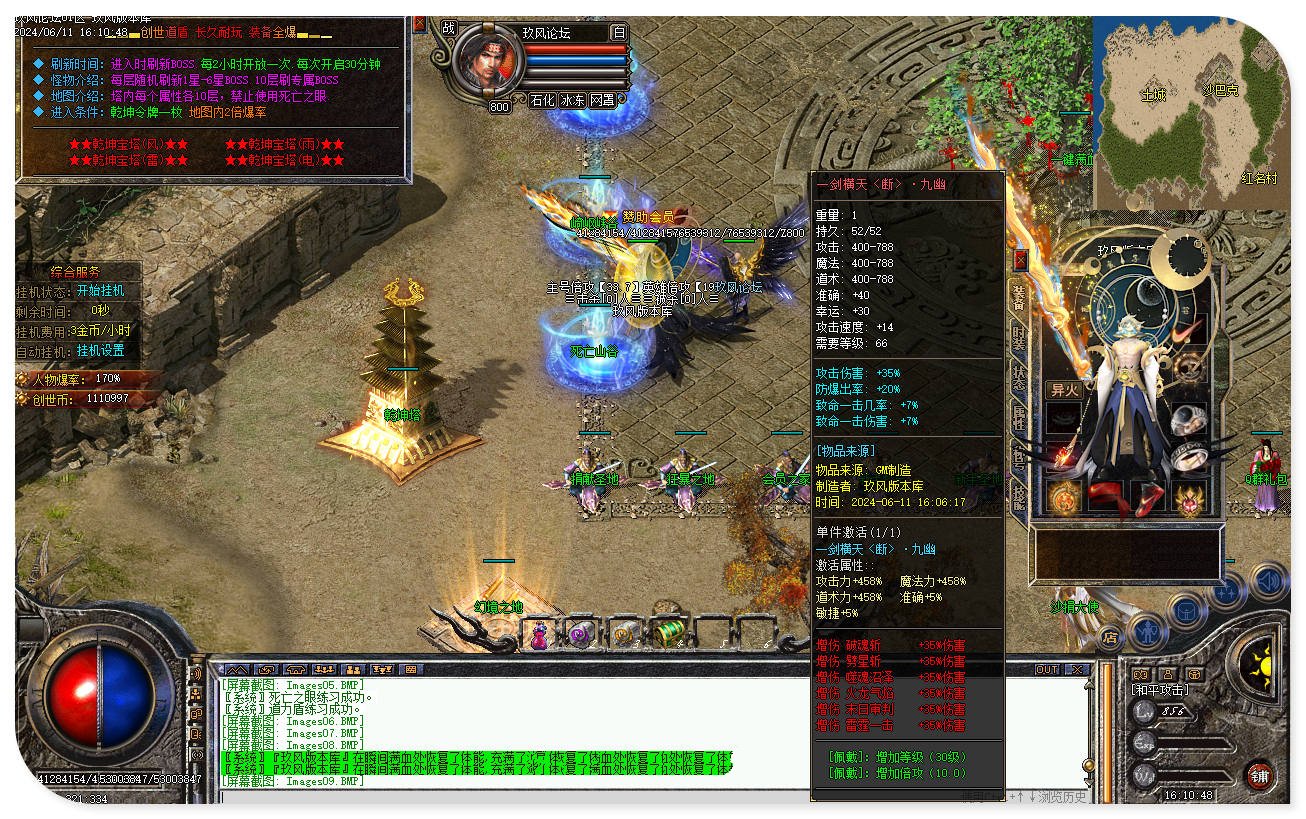Start auto-combat with 开始挂机

point(101,291)
